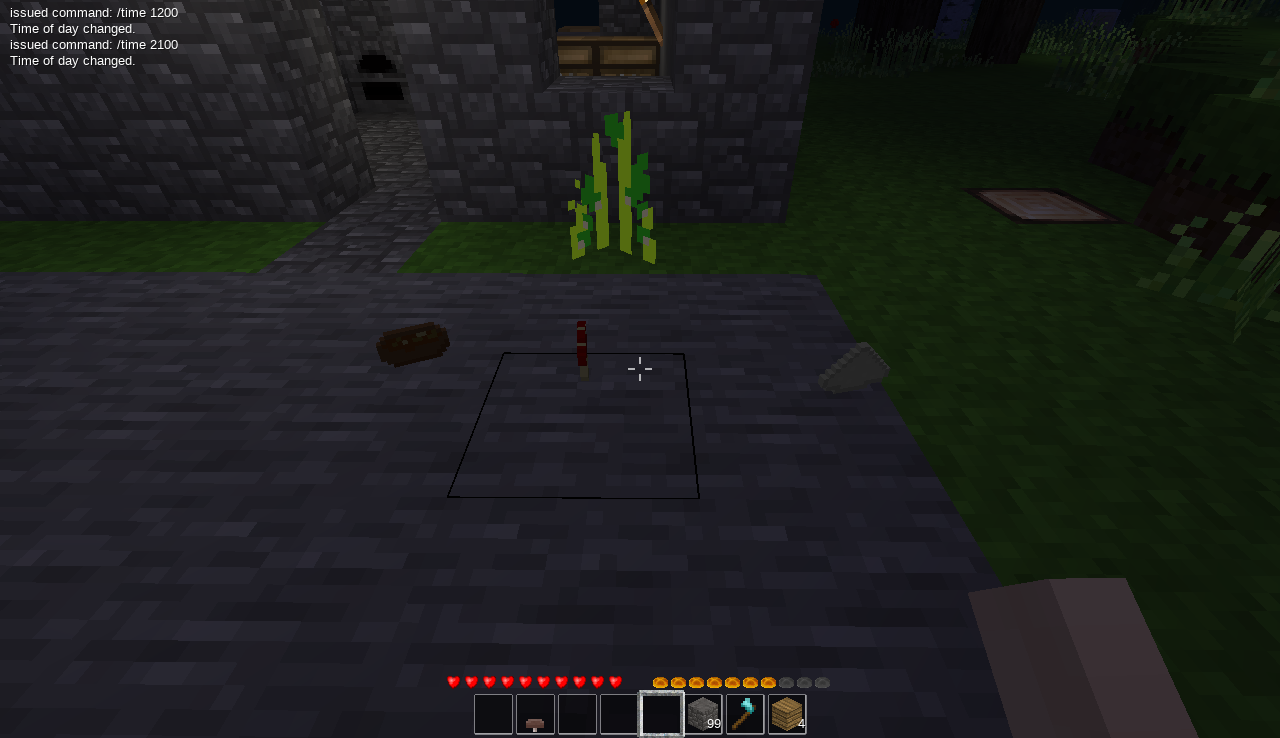Image resolution: width=1280 pixels, height=738 pixels.
Task: Select the diamond axe in the hotbar
Action: [743, 713]
